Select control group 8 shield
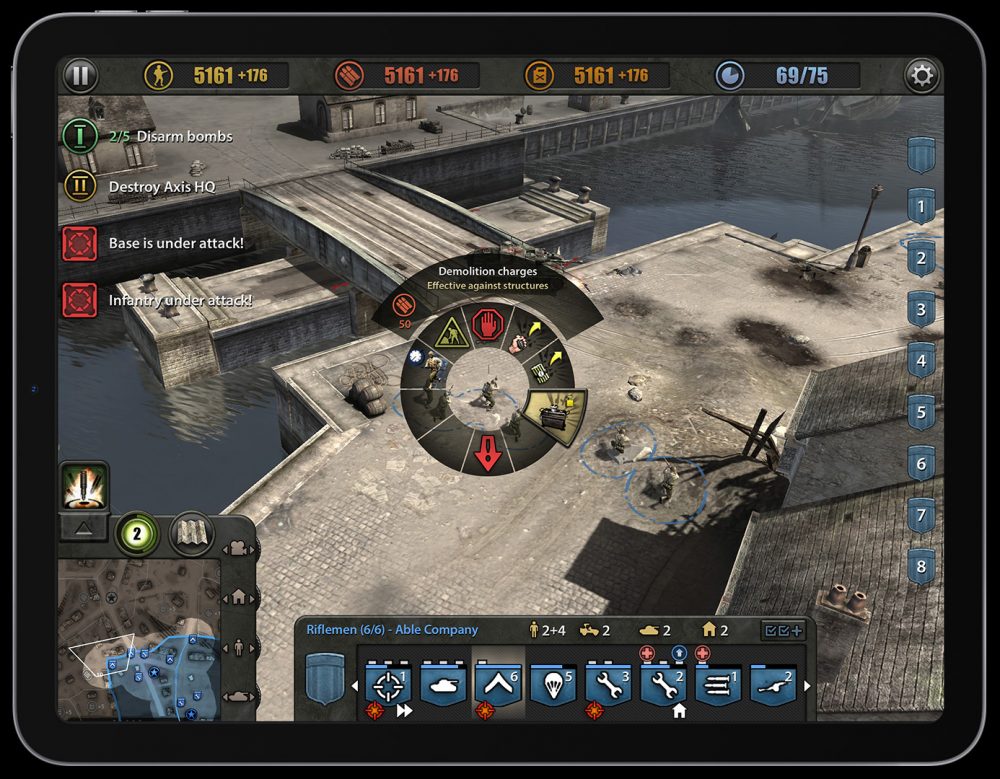 (921, 568)
